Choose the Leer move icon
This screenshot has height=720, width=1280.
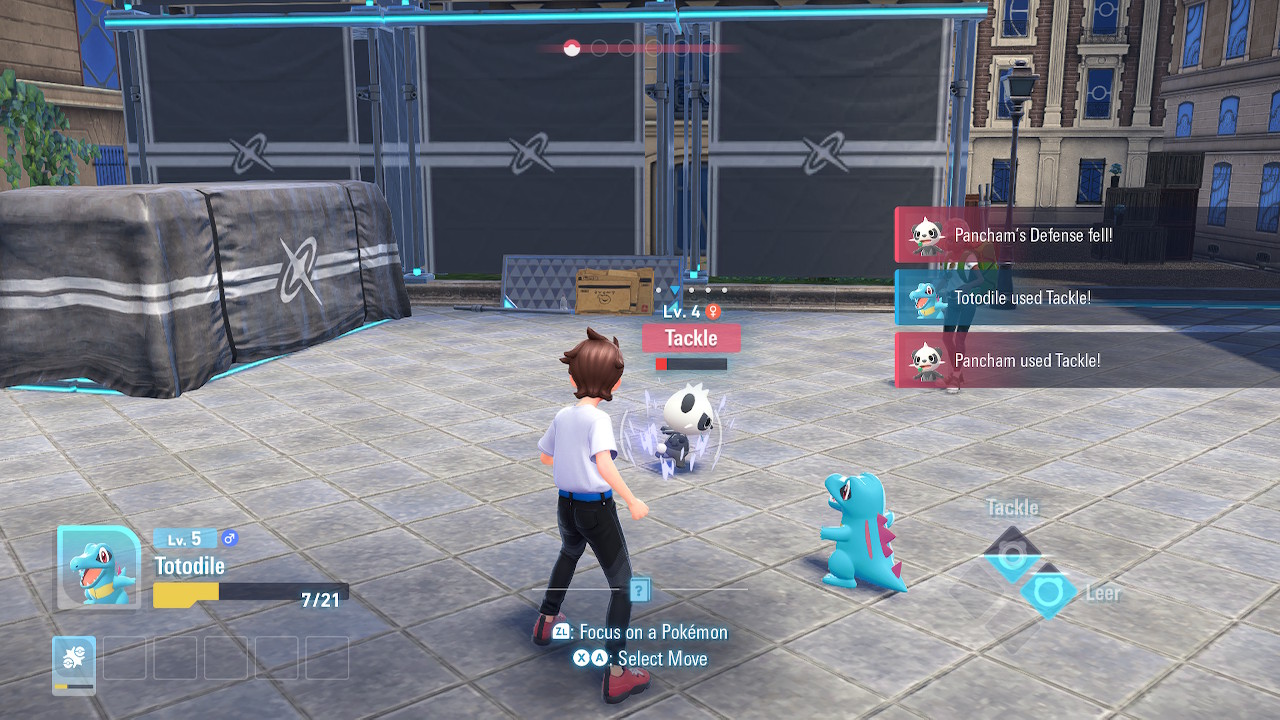[1049, 592]
